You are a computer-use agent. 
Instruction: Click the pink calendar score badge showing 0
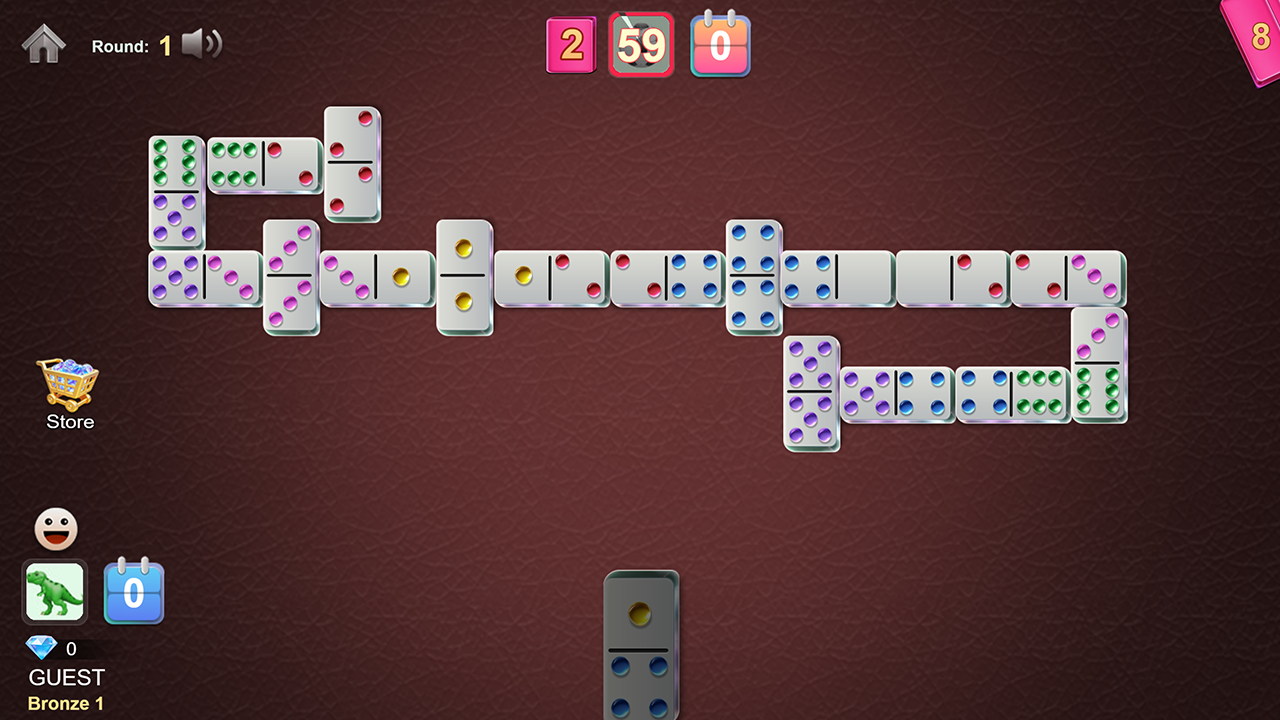720,44
